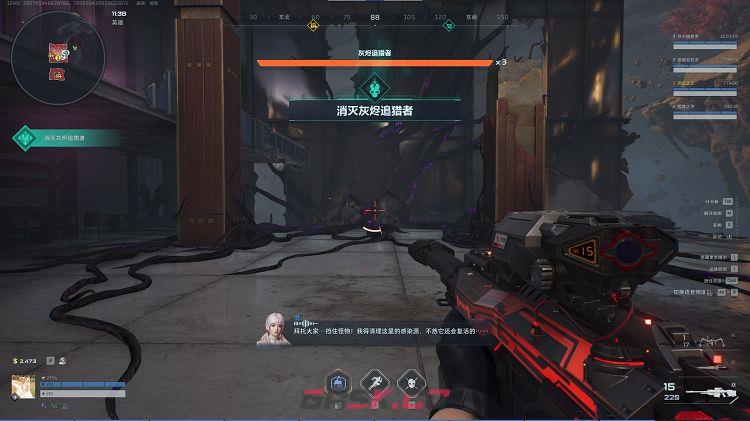
Task: Activate the first hexagonal ability icon
Action: pyautogui.click(x=340, y=382)
